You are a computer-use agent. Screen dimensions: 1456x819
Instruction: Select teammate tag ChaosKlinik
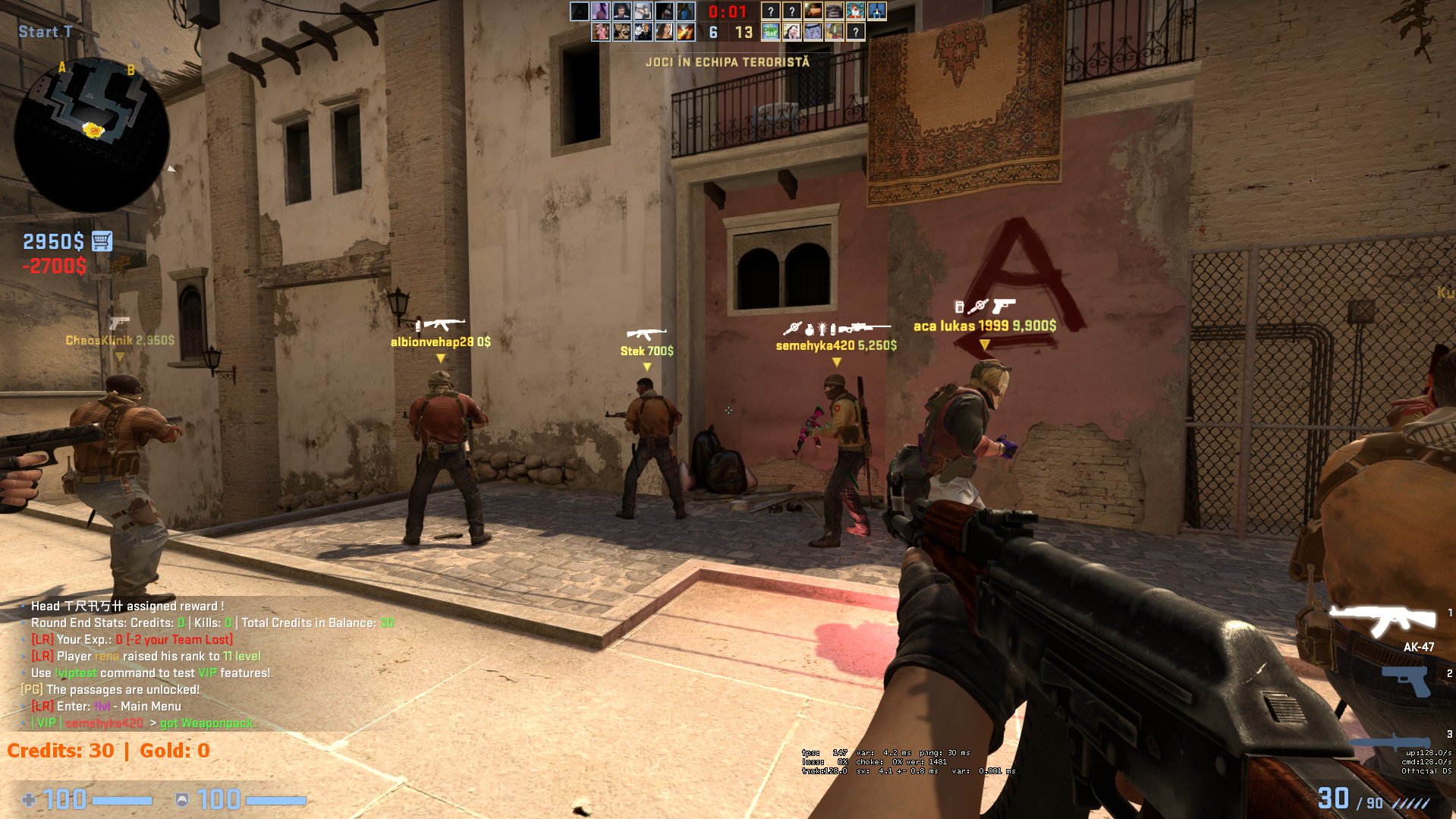pos(119,341)
